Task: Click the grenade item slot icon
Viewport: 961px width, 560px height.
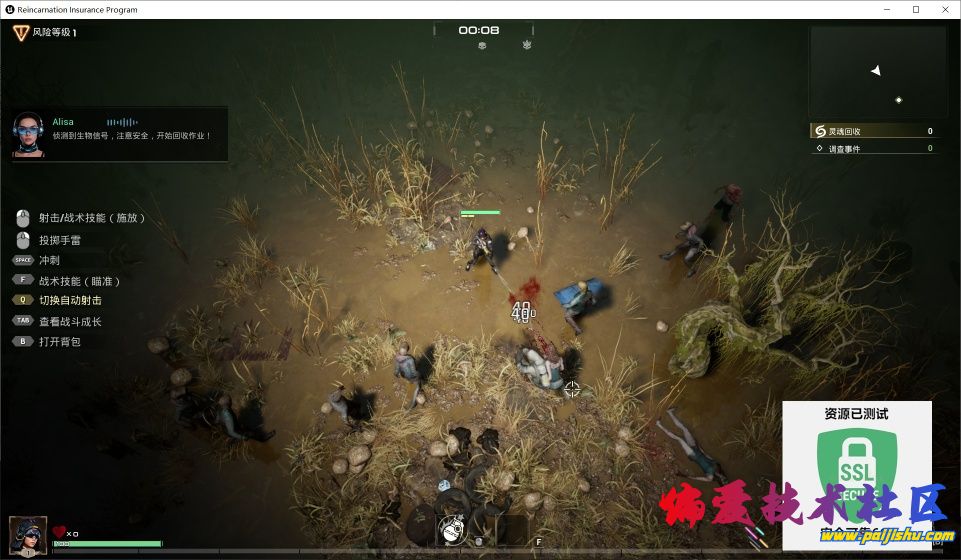Action: coord(452,530)
